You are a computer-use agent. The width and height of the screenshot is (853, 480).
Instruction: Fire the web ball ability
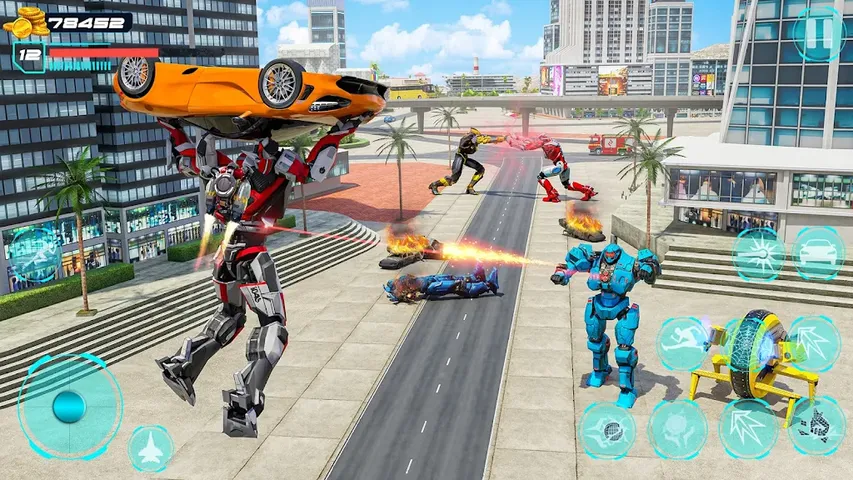point(607,430)
